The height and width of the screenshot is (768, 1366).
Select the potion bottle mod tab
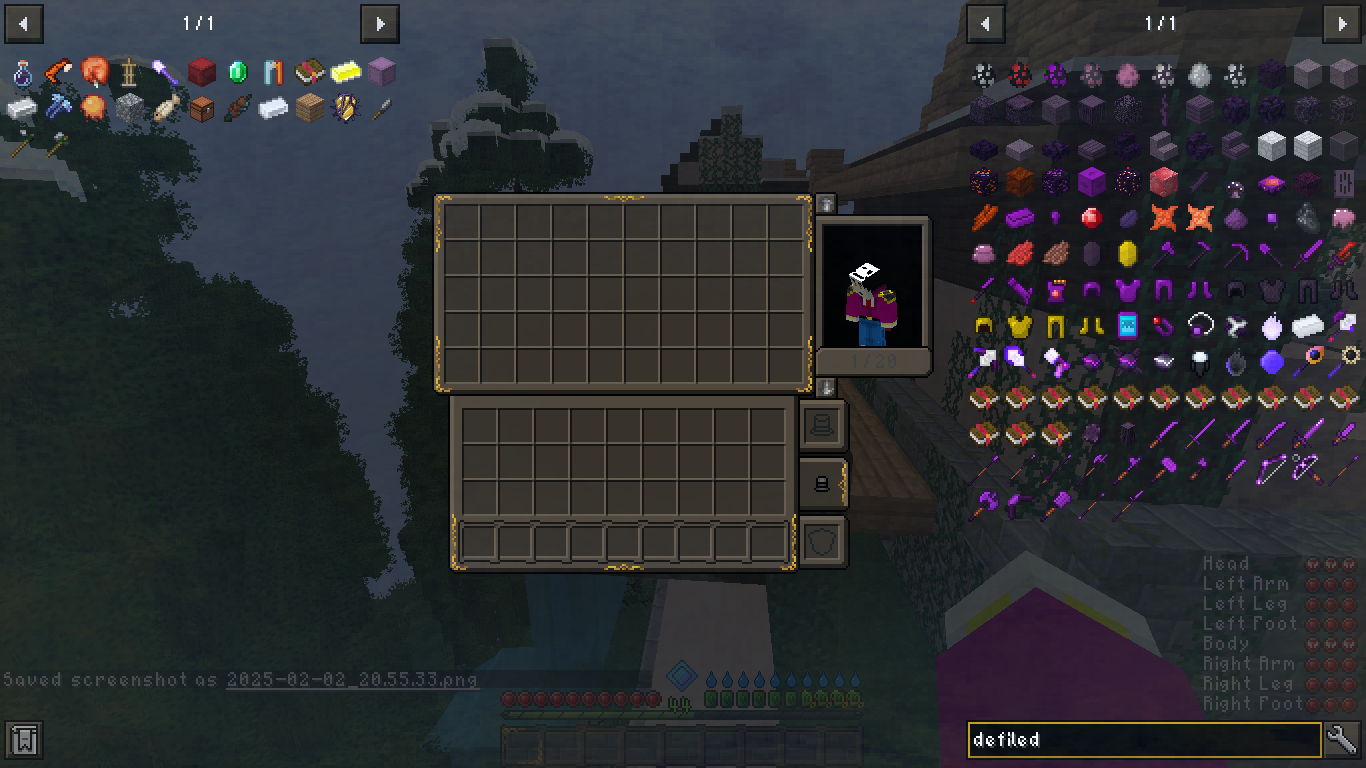pyautogui.click(x=22, y=72)
